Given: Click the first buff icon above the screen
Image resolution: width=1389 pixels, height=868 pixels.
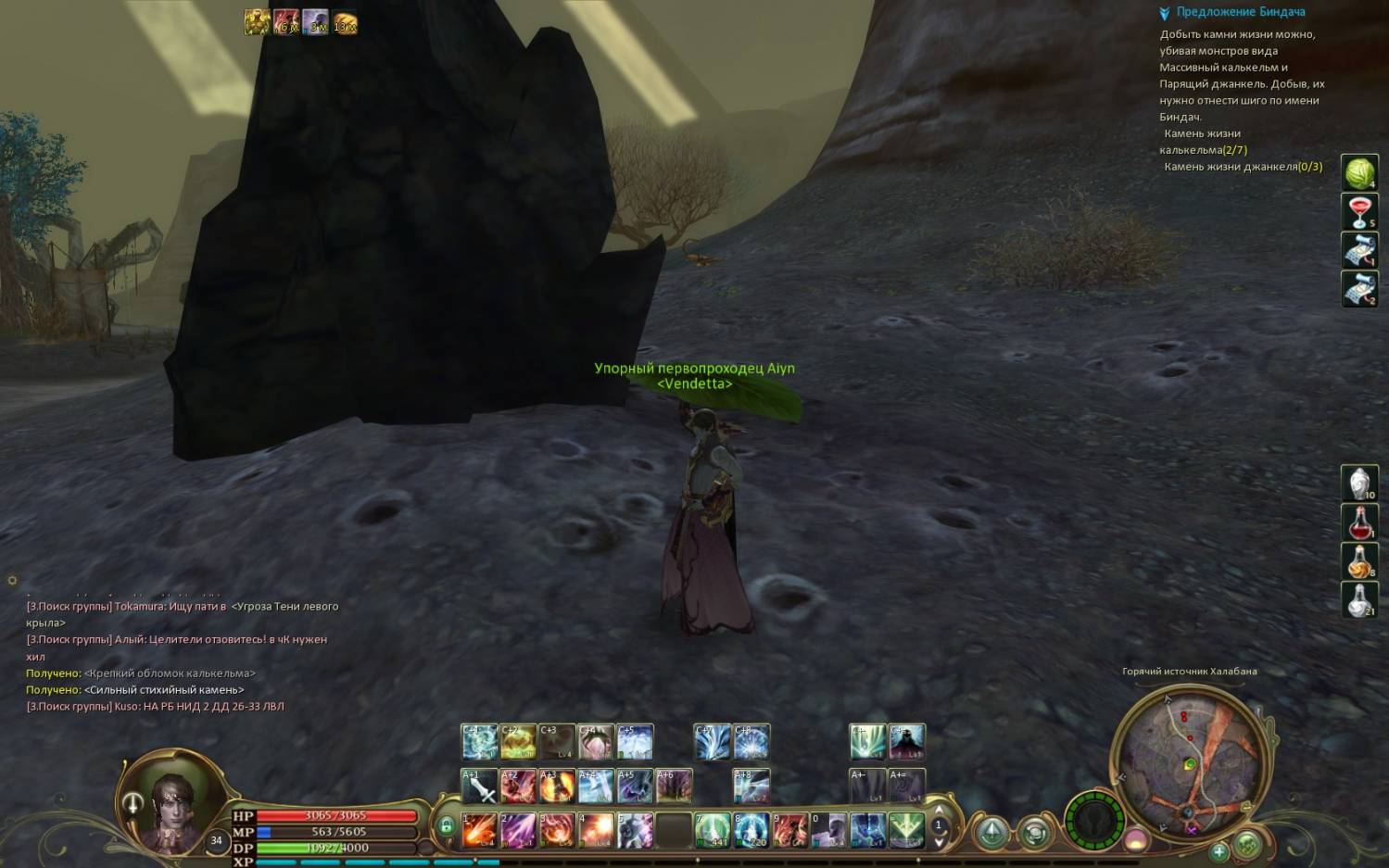Looking at the screenshot, I should (x=257, y=22).
